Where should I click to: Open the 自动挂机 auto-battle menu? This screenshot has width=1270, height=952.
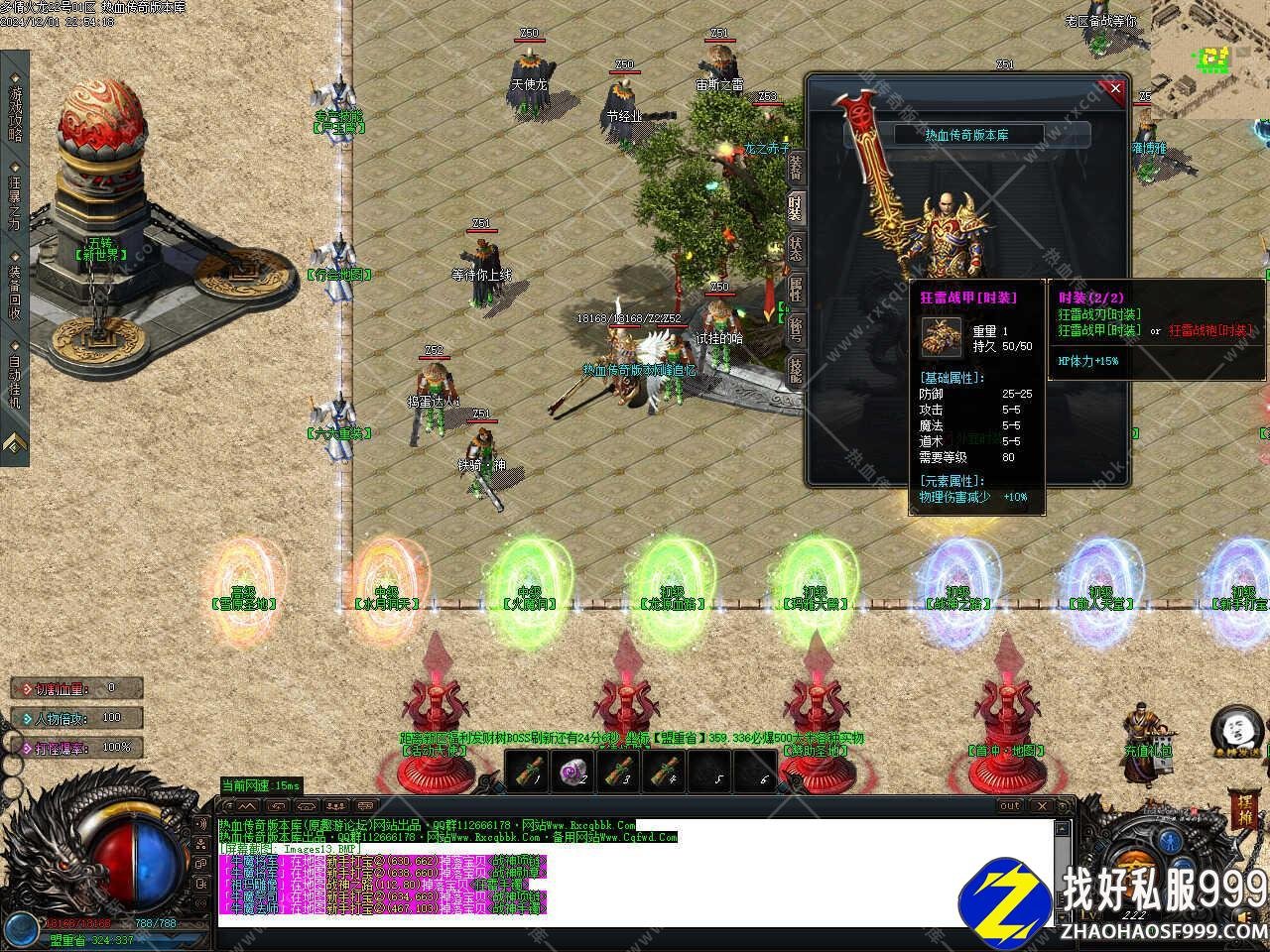pyautogui.click(x=15, y=382)
